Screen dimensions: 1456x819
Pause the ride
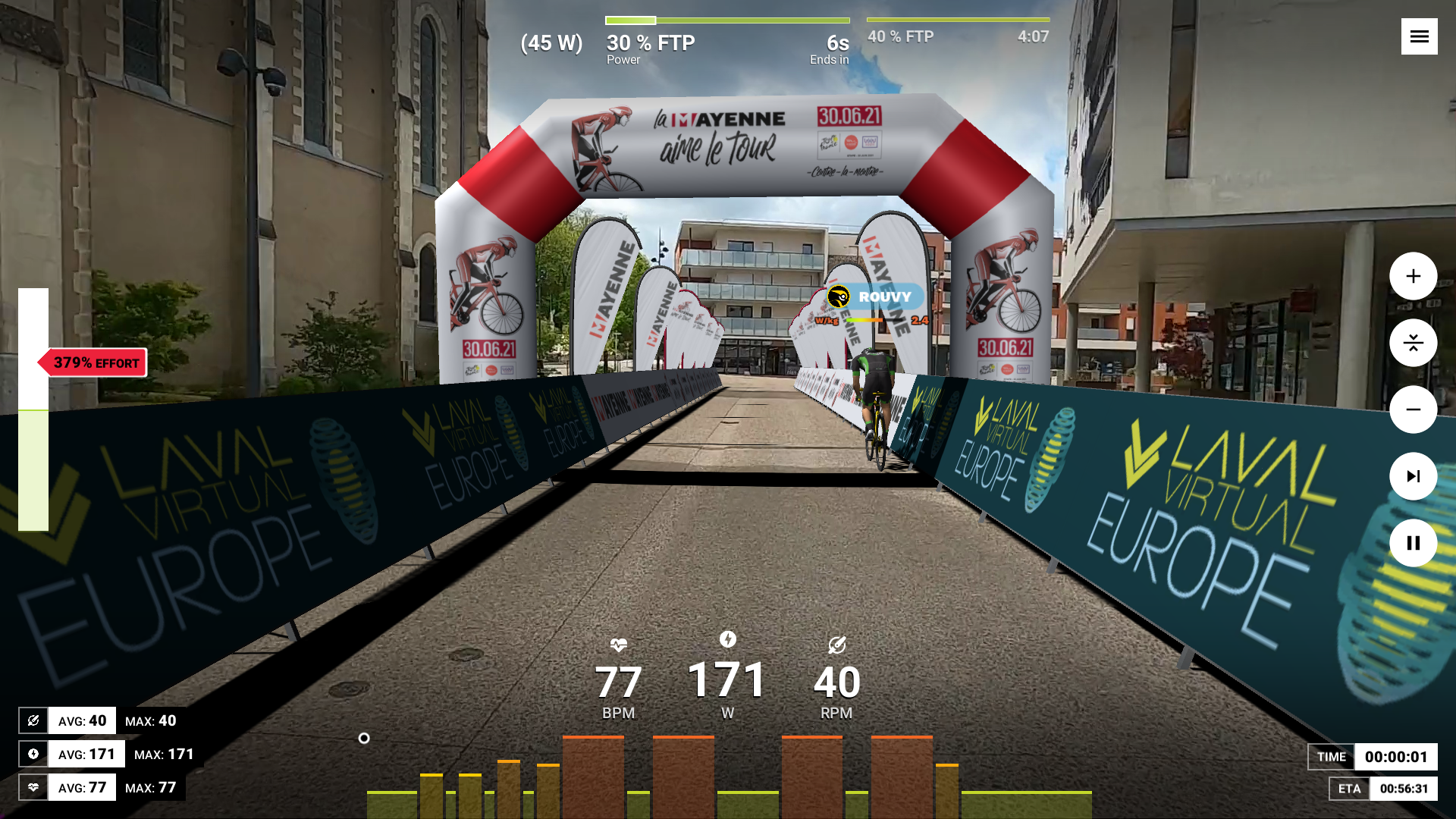(1413, 543)
